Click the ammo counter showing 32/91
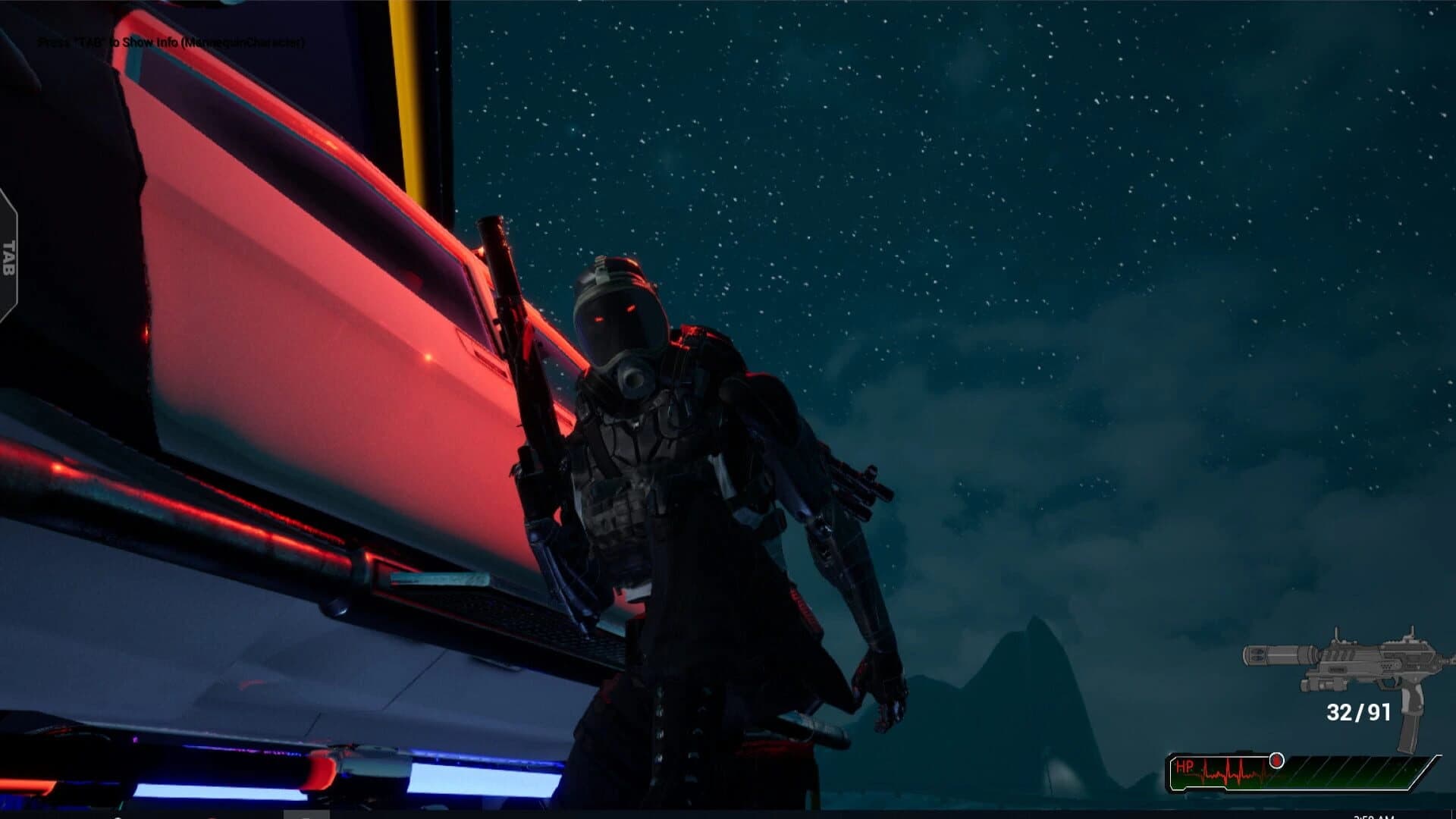 [1357, 711]
